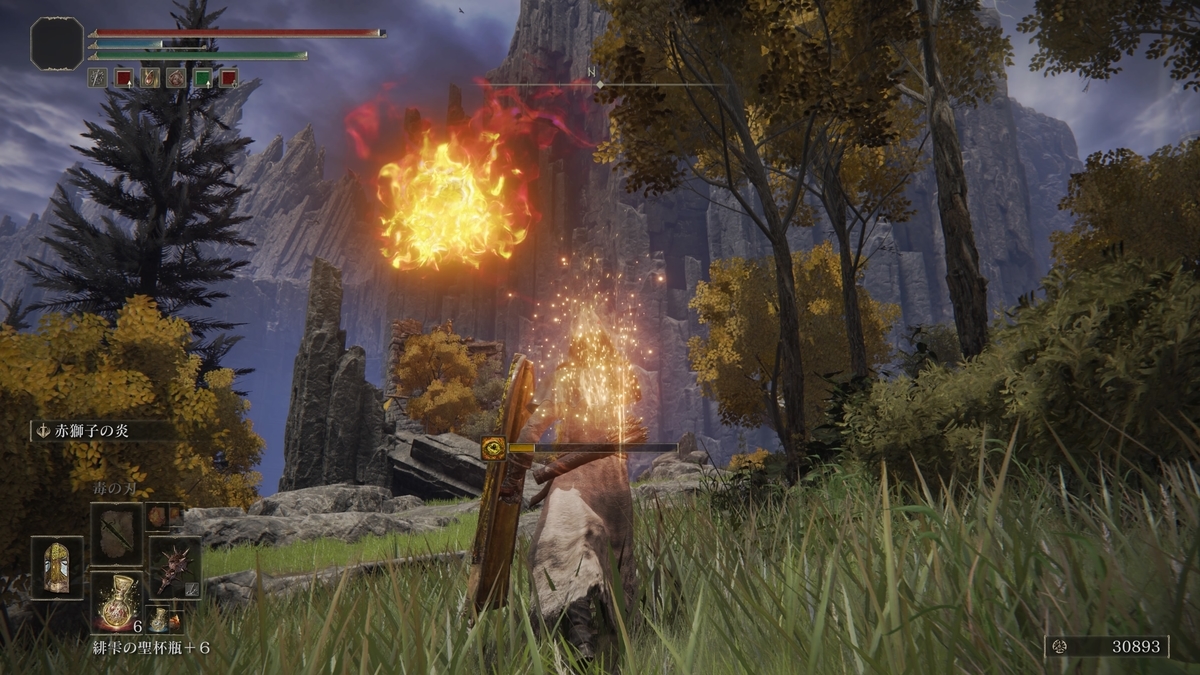
Task: Choose the spiked mace right-hand weapon slot
Action: pyautogui.click(x=175, y=568)
